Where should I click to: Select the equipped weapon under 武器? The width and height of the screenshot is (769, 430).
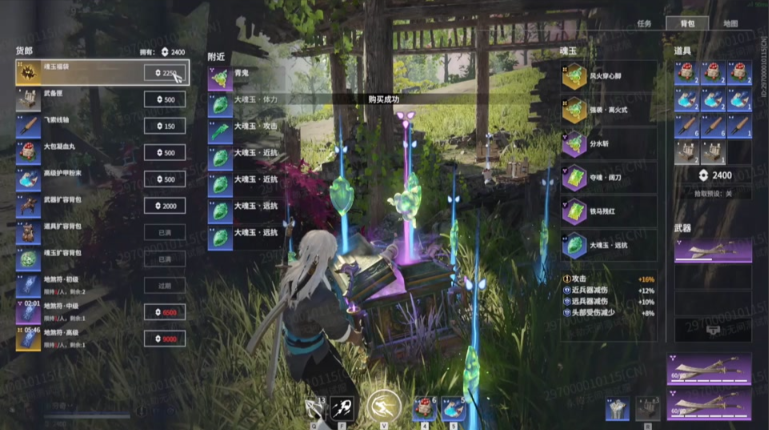[x=712, y=250]
